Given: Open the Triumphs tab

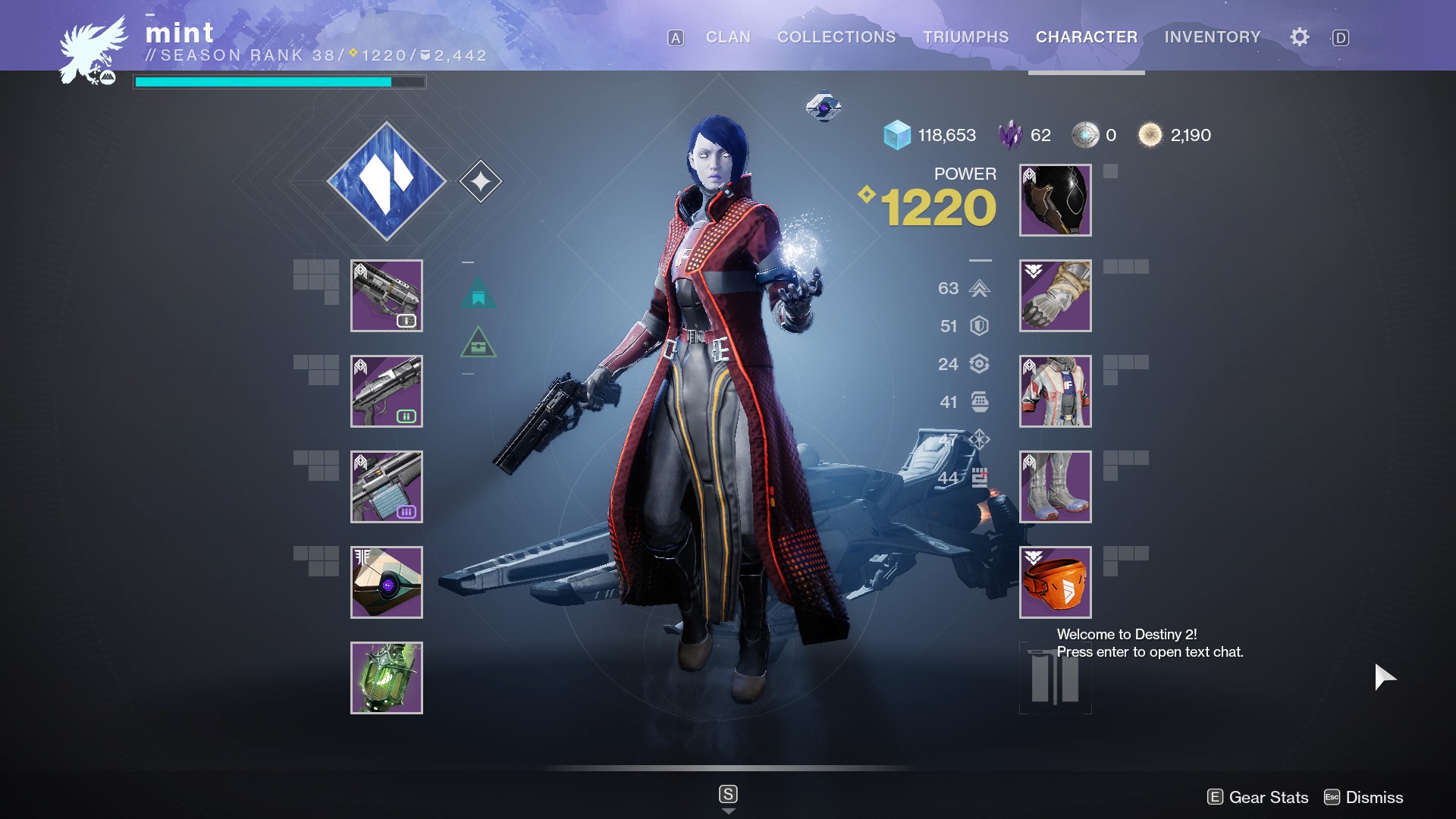Looking at the screenshot, I should [965, 37].
